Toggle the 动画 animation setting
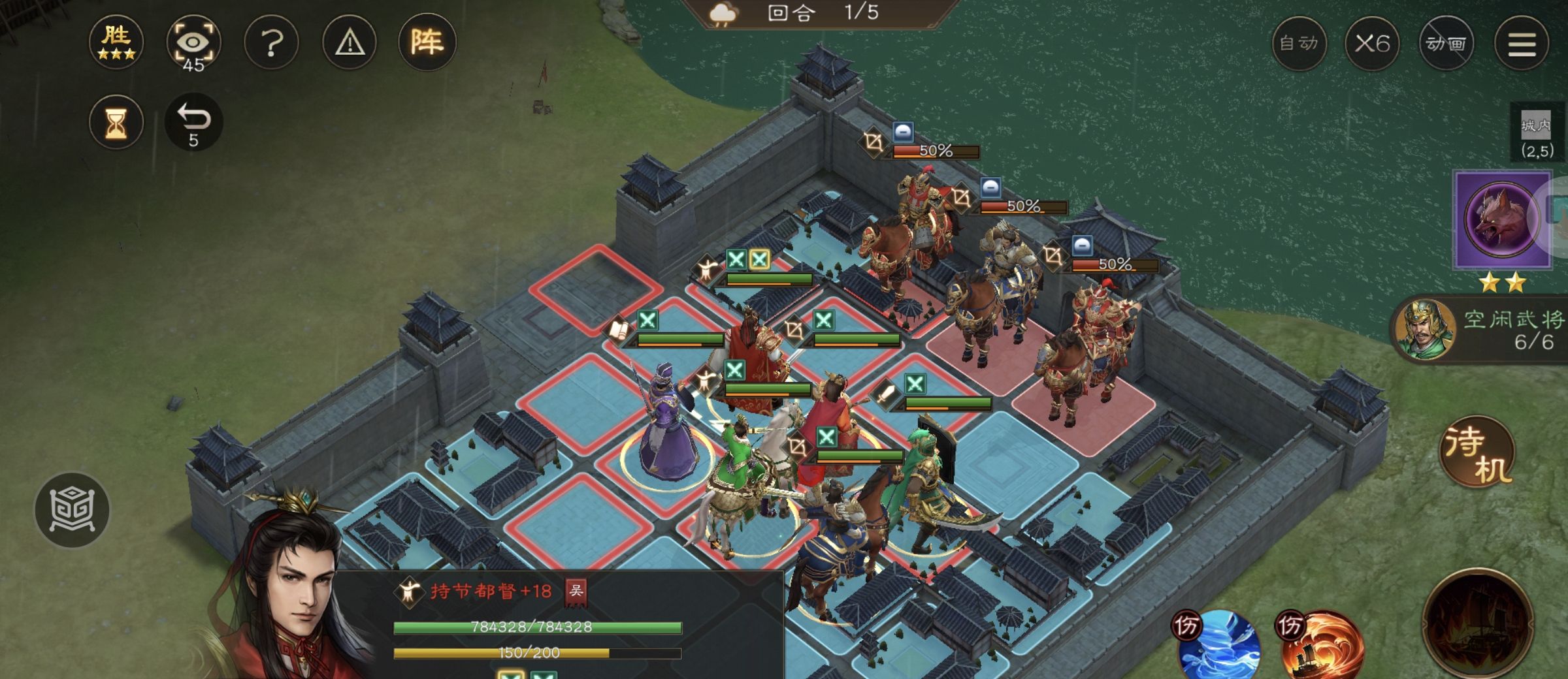The height and width of the screenshot is (679, 1568). point(1446,44)
